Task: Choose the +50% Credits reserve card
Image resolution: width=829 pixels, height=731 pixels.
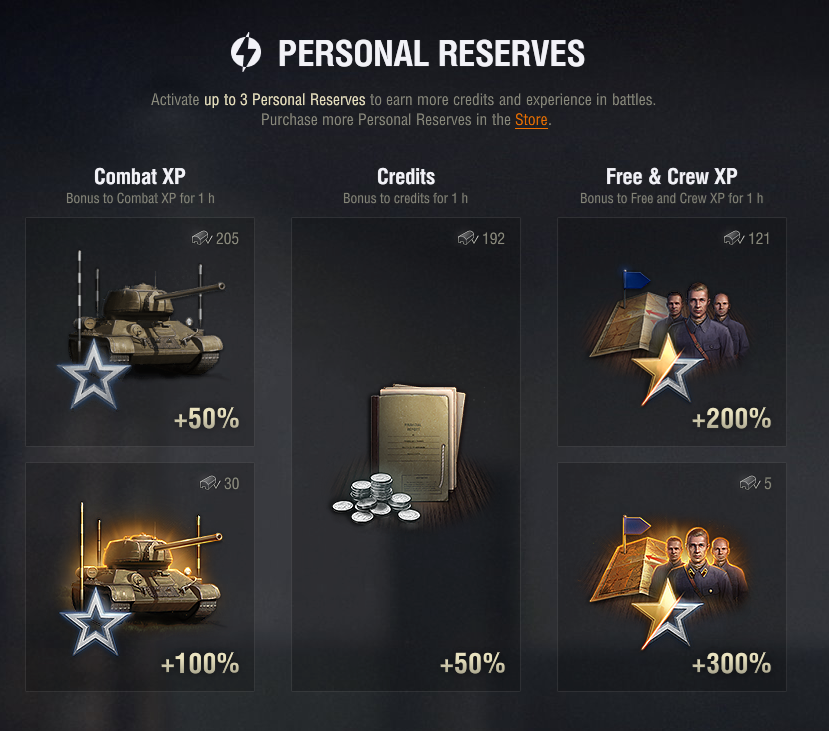Action: 406,455
